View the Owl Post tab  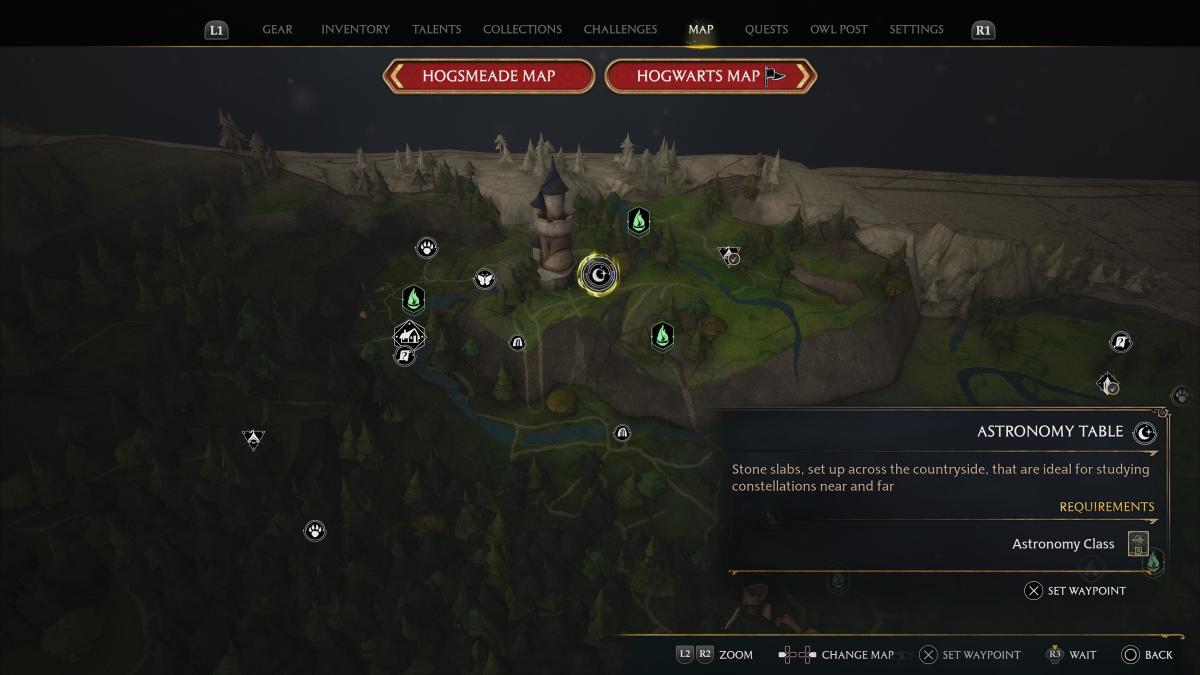click(839, 29)
